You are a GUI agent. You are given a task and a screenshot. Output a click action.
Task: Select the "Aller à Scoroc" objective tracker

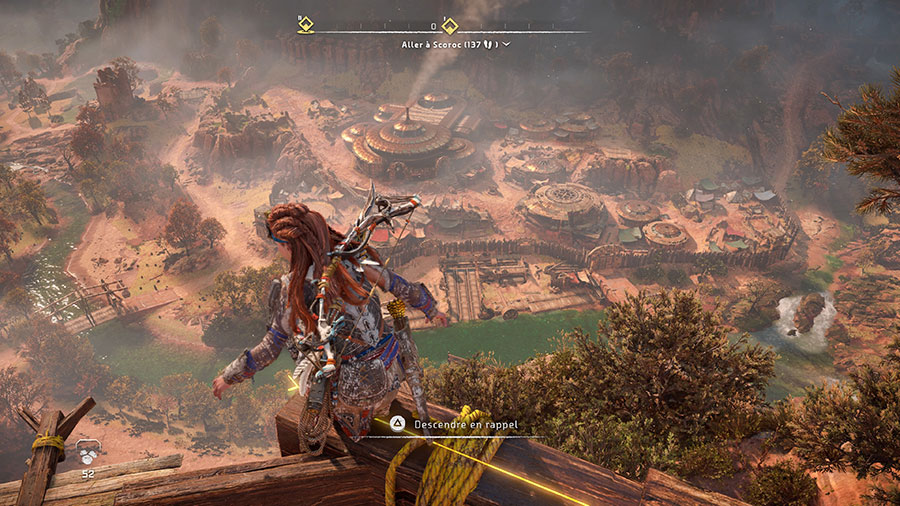tap(447, 44)
